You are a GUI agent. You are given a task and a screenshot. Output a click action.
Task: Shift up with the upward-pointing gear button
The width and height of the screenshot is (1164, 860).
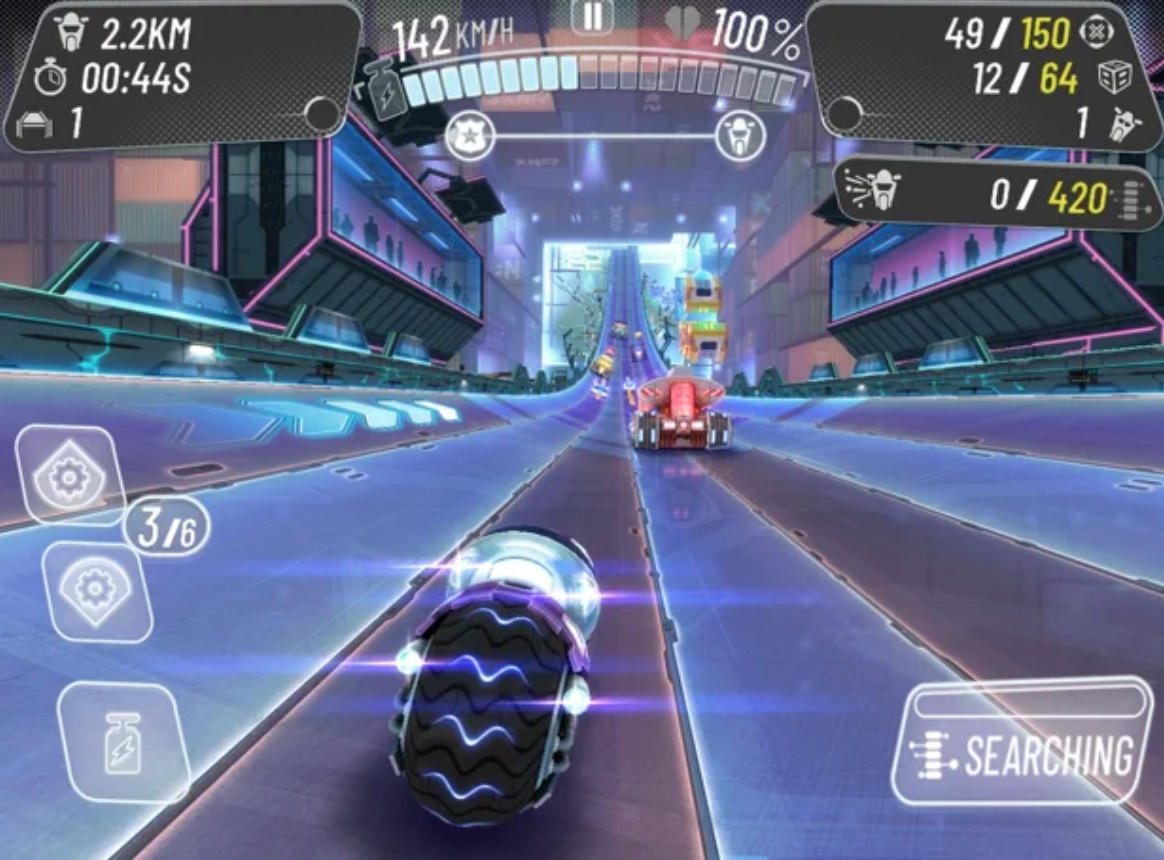[69, 475]
